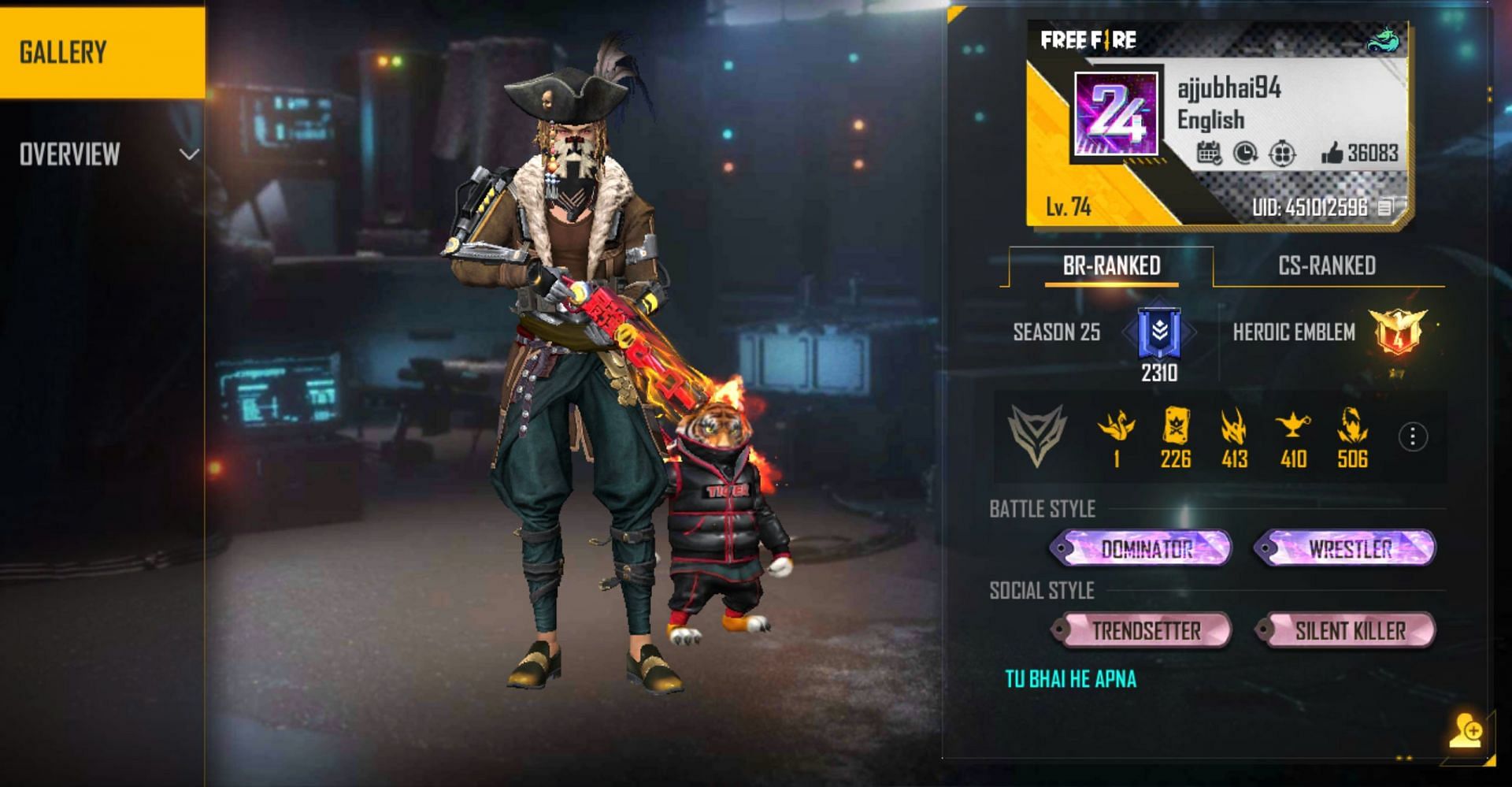Click the player avatar with 24
Image resolution: width=1512 pixels, height=787 pixels.
pyautogui.click(x=1117, y=114)
